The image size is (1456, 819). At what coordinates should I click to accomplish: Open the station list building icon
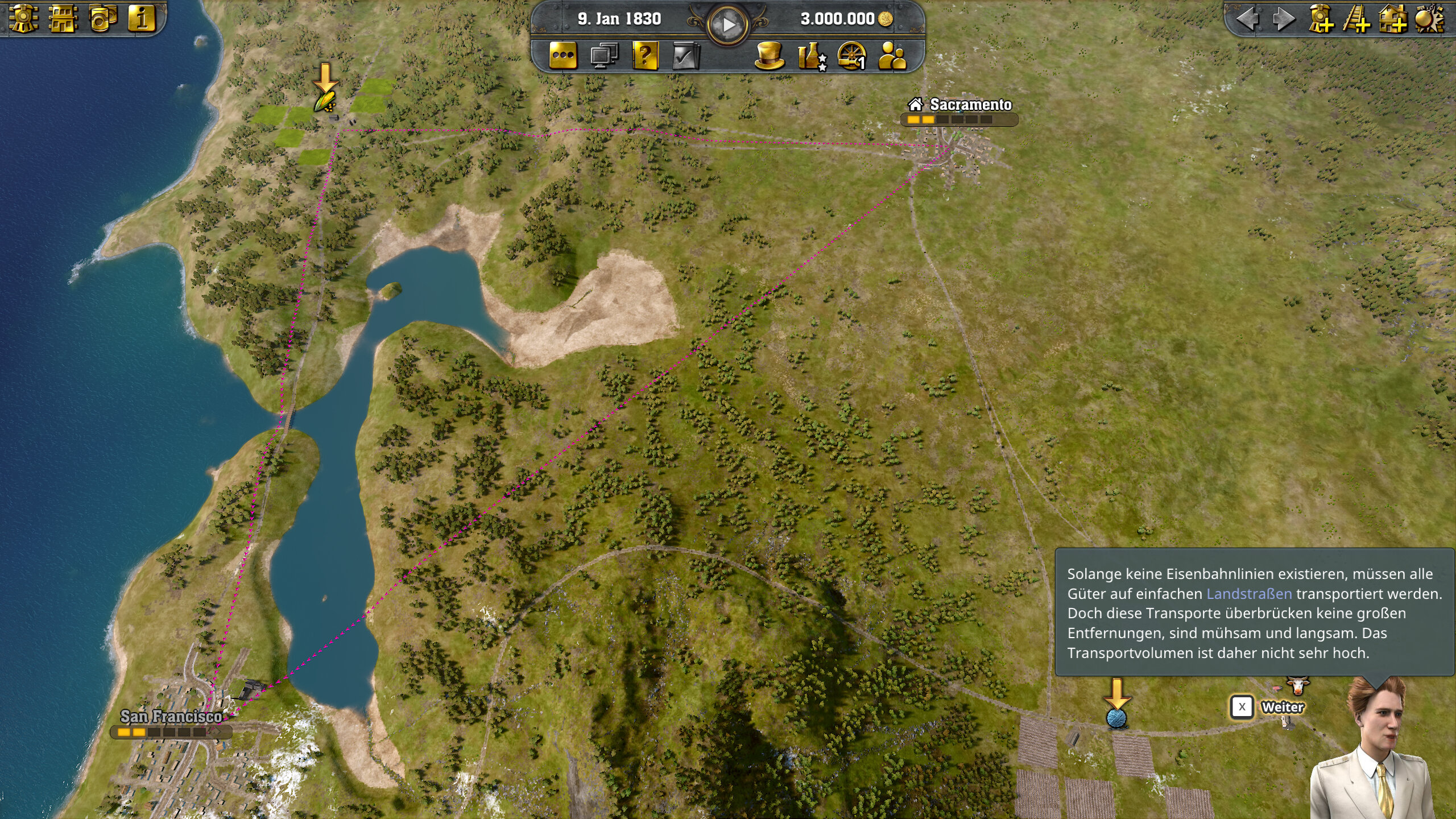(63, 18)
